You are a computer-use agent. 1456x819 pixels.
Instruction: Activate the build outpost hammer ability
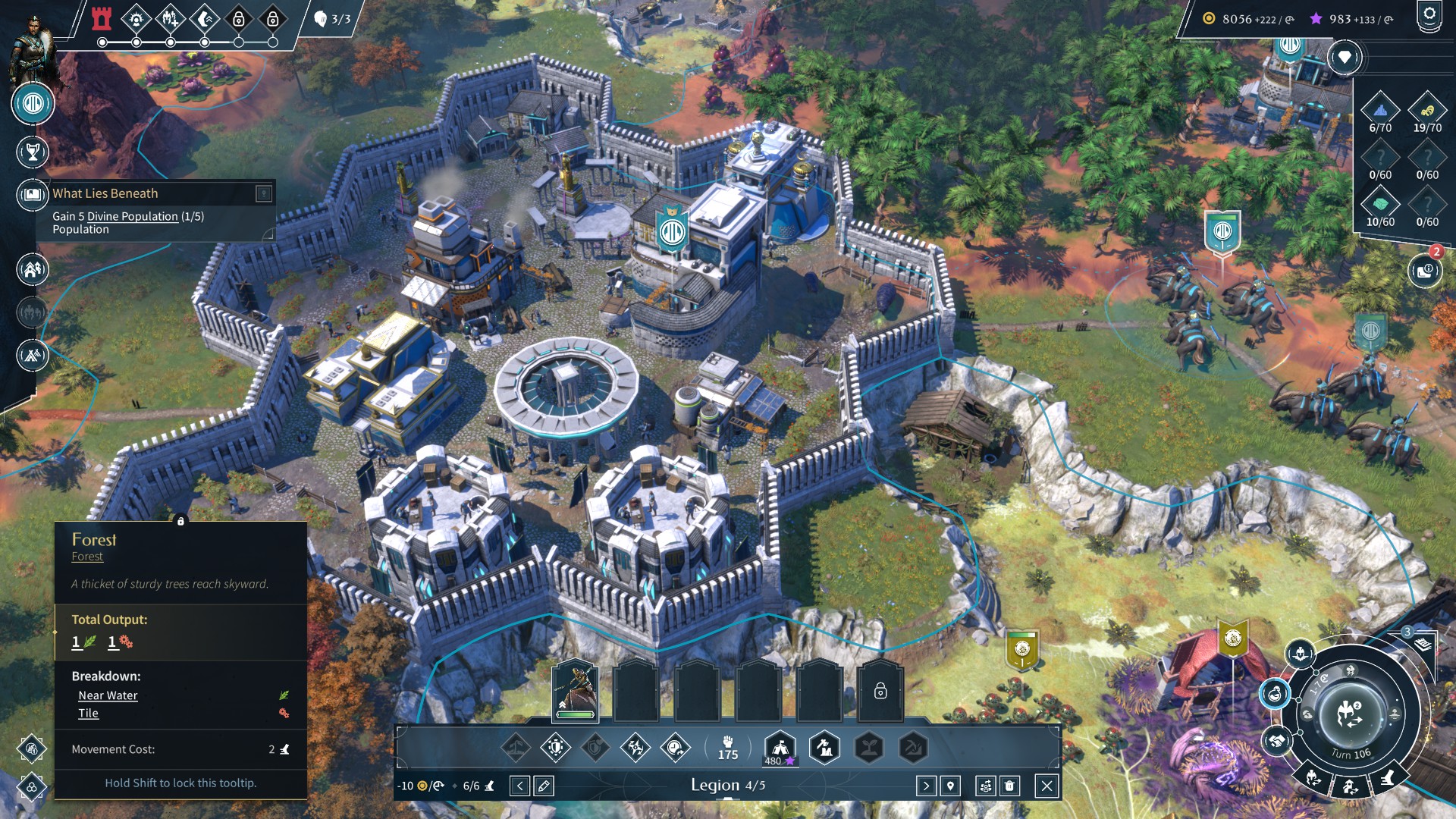[x=825, y=748]
